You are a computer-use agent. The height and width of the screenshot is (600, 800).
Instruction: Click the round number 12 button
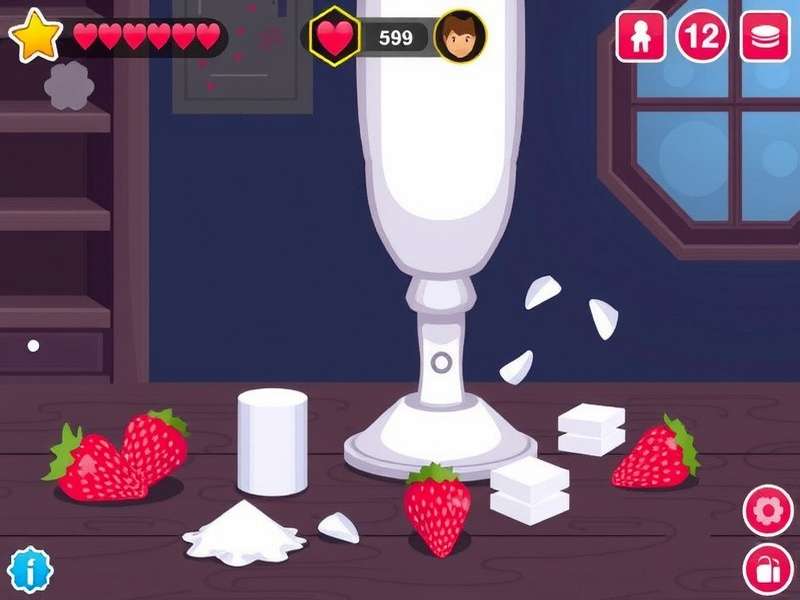pos(702,37)
